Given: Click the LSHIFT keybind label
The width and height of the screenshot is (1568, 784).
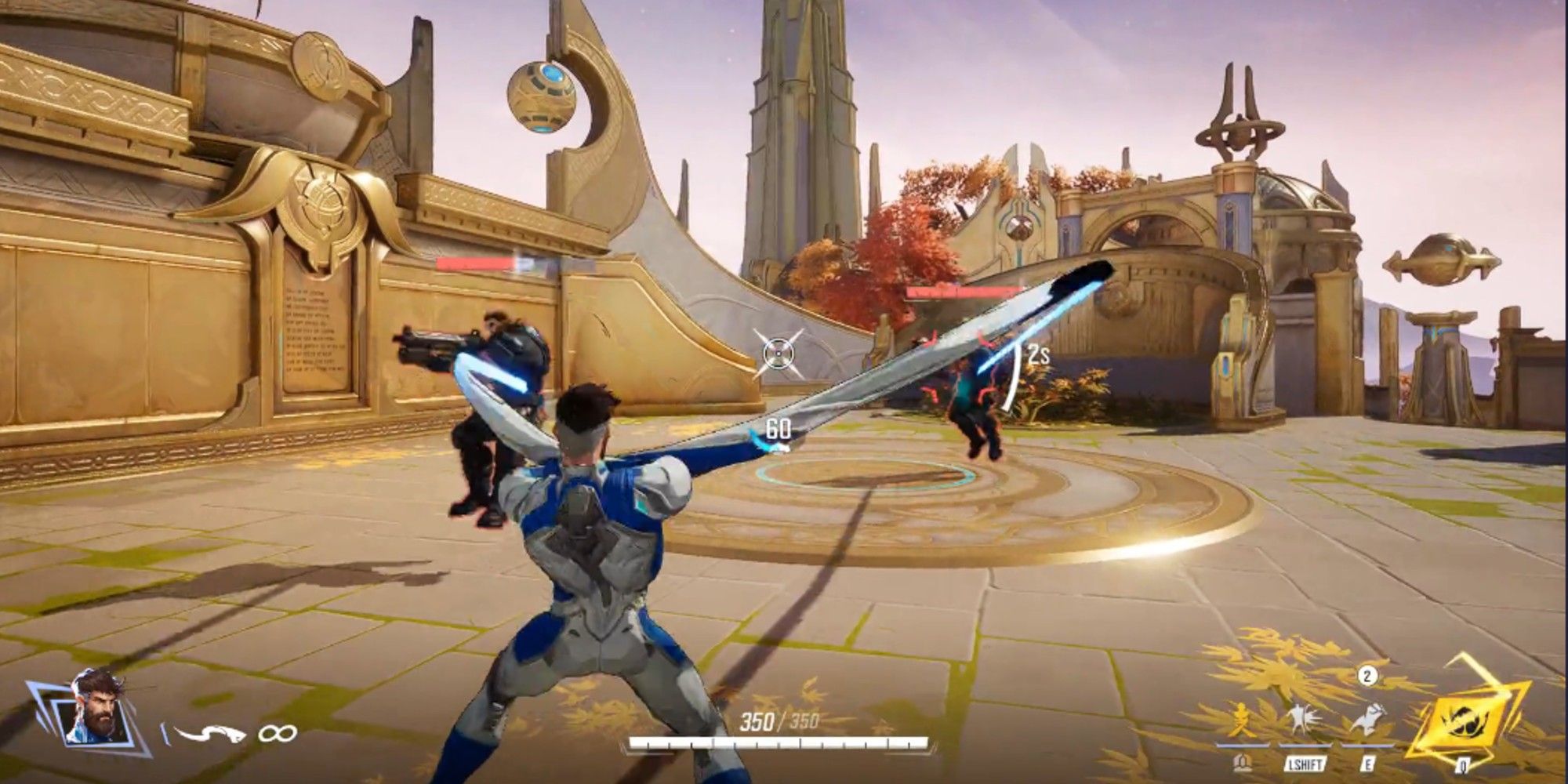Looking at the screenshot, I should (1305, 764).
